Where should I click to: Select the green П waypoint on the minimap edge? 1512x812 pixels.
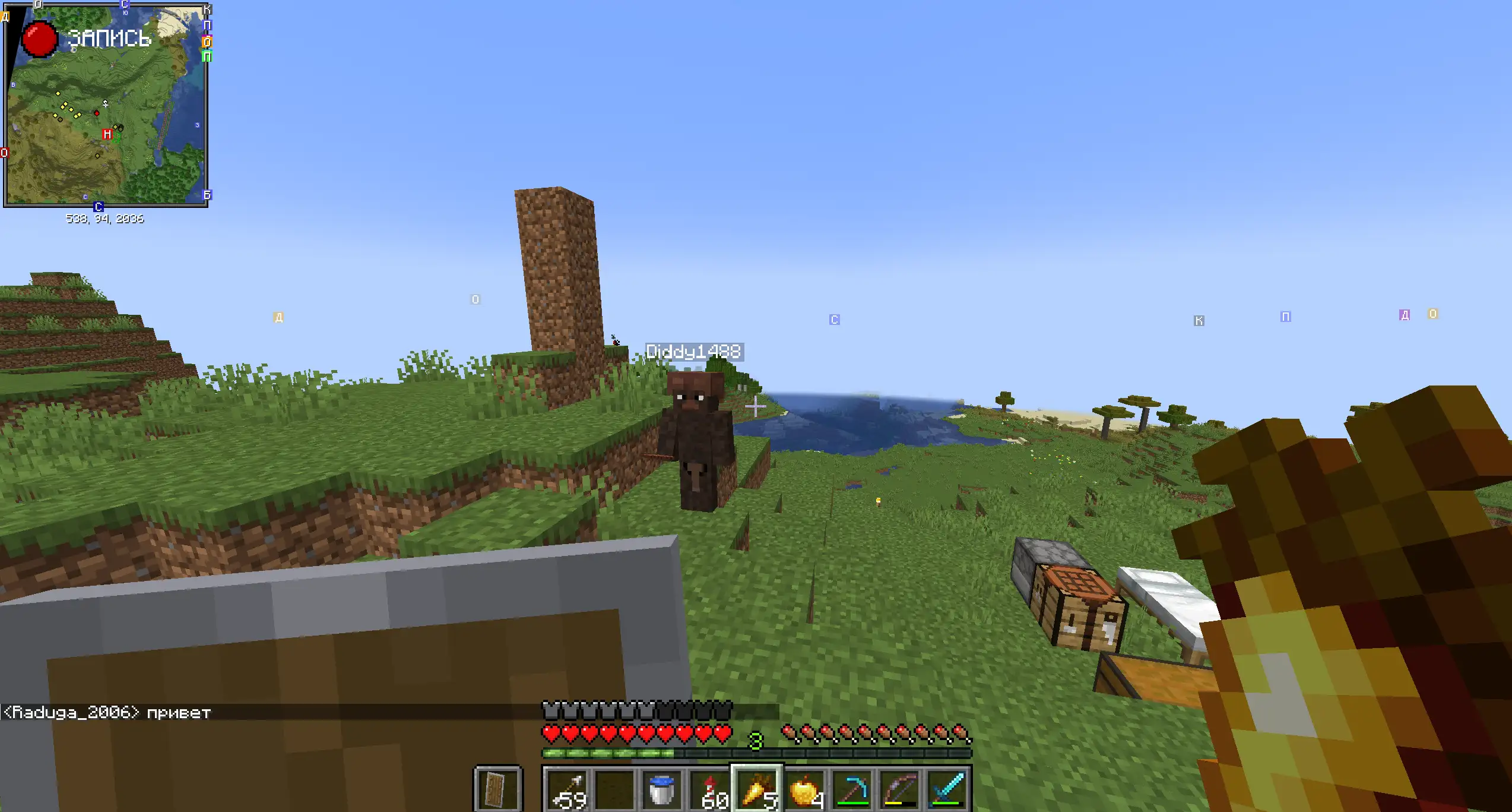207,56
